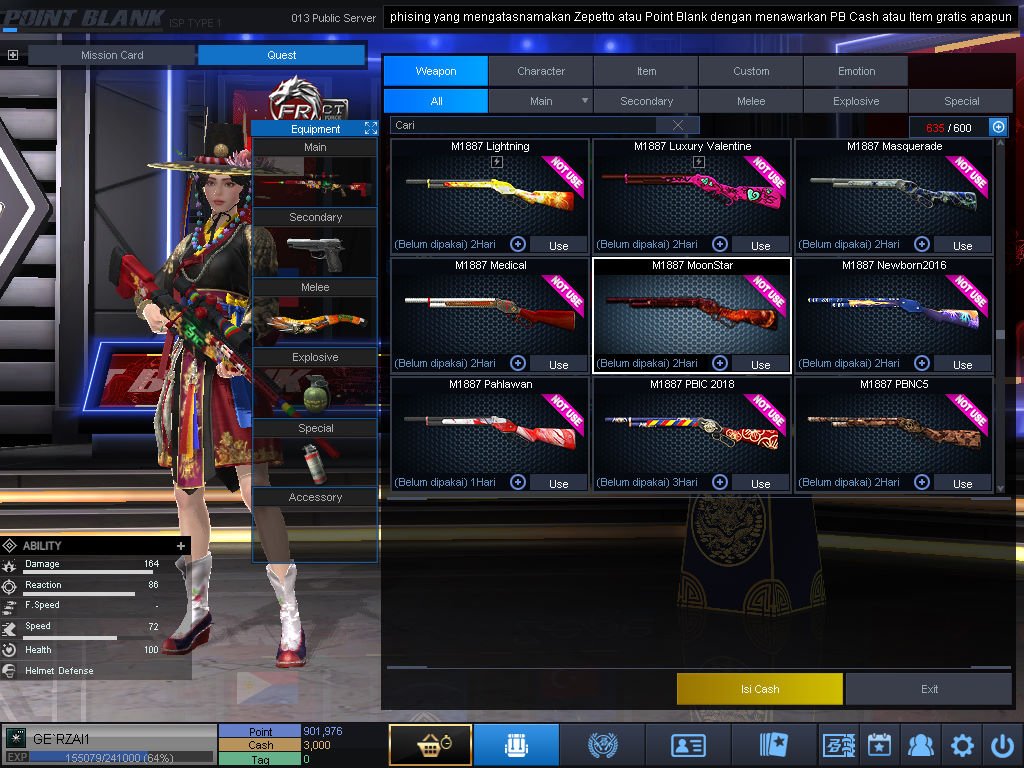This screenshot has width=1024, height=768.
Task: Open the shop basket icon
Action: coord(430,745)
